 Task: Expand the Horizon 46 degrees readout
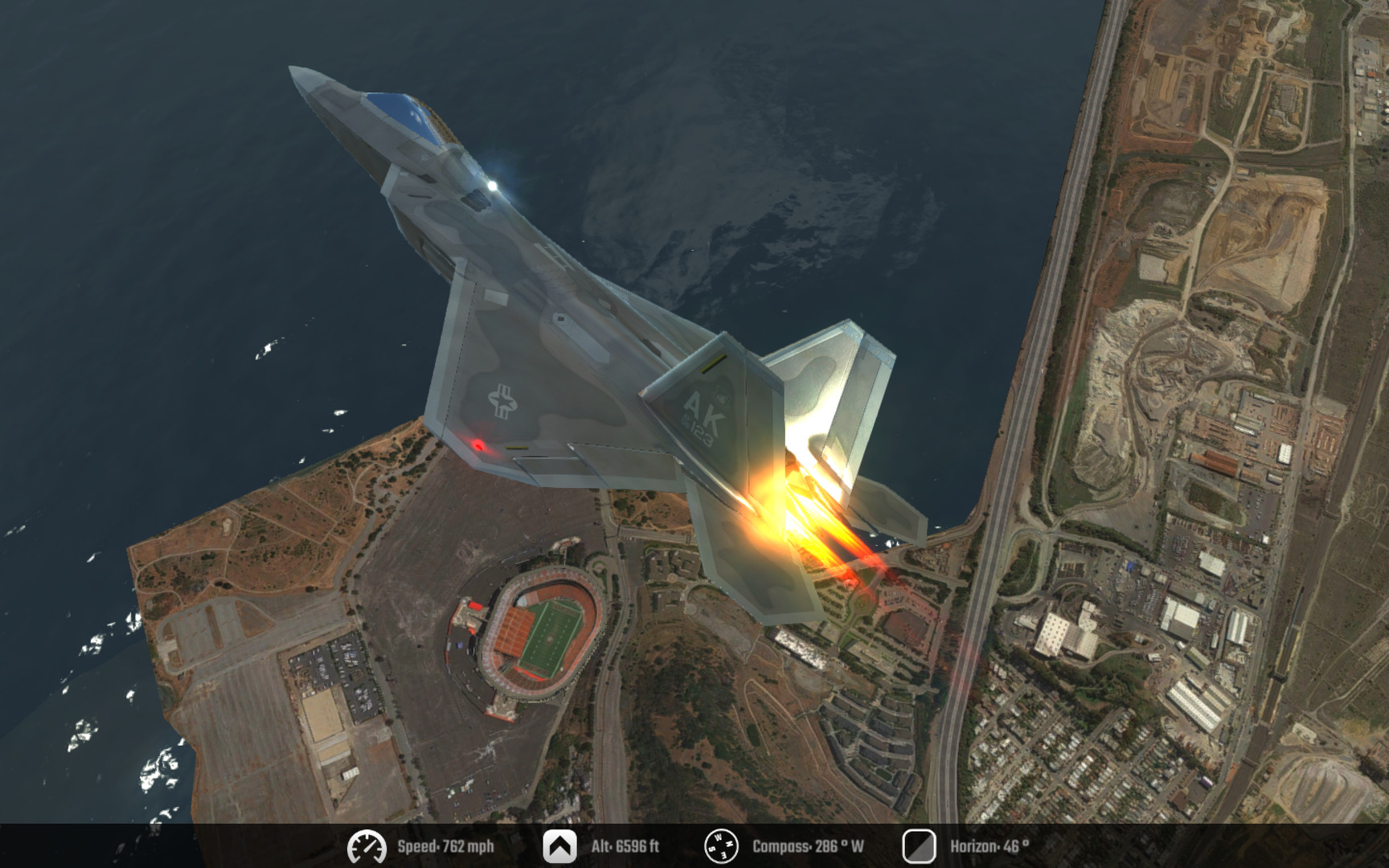(x=989, y=845)
